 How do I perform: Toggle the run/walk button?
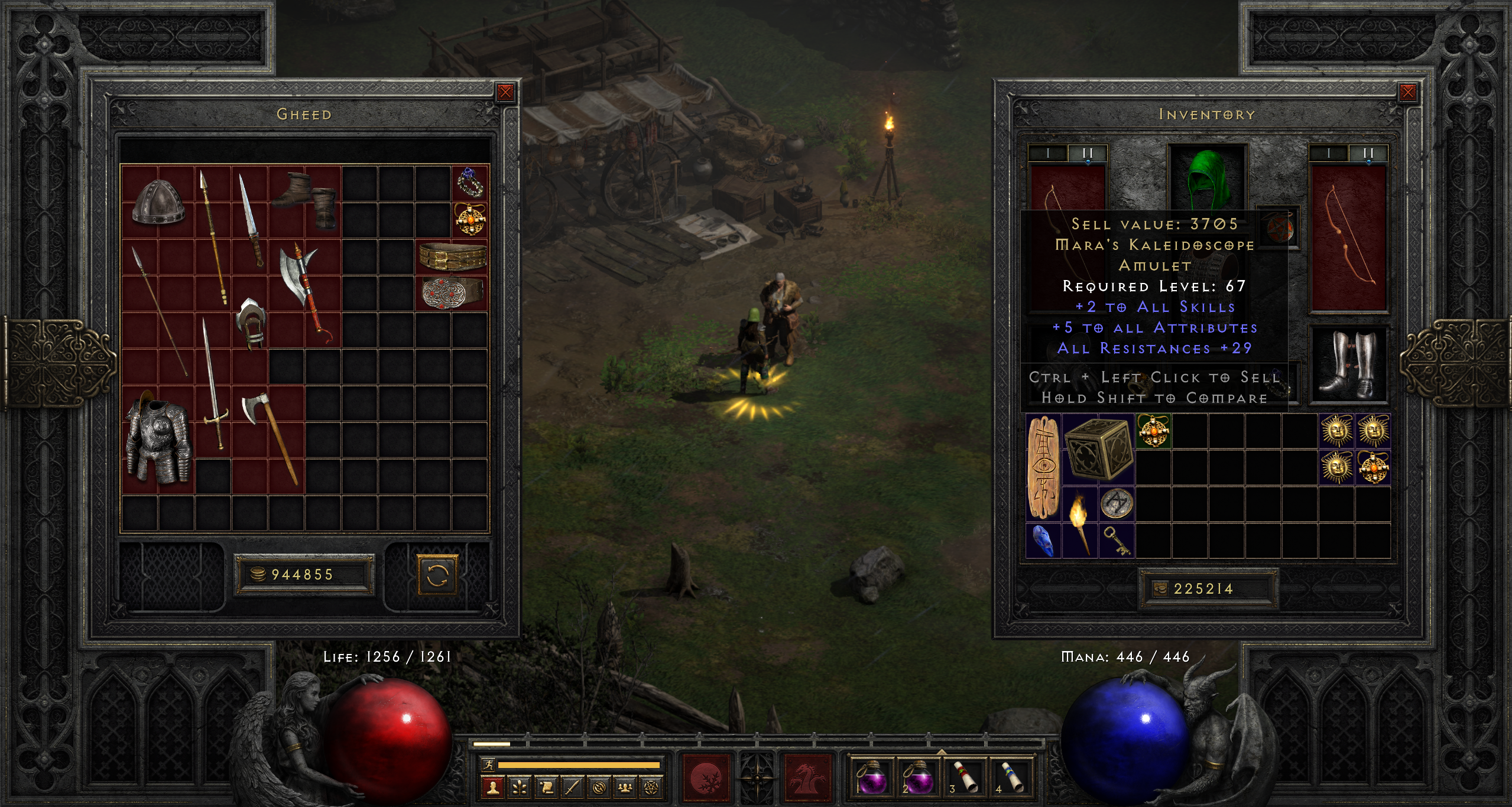488,765
